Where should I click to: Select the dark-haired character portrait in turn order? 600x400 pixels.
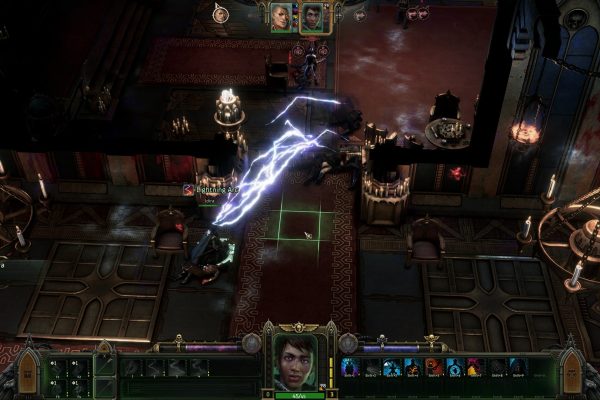tap(314, 17)
